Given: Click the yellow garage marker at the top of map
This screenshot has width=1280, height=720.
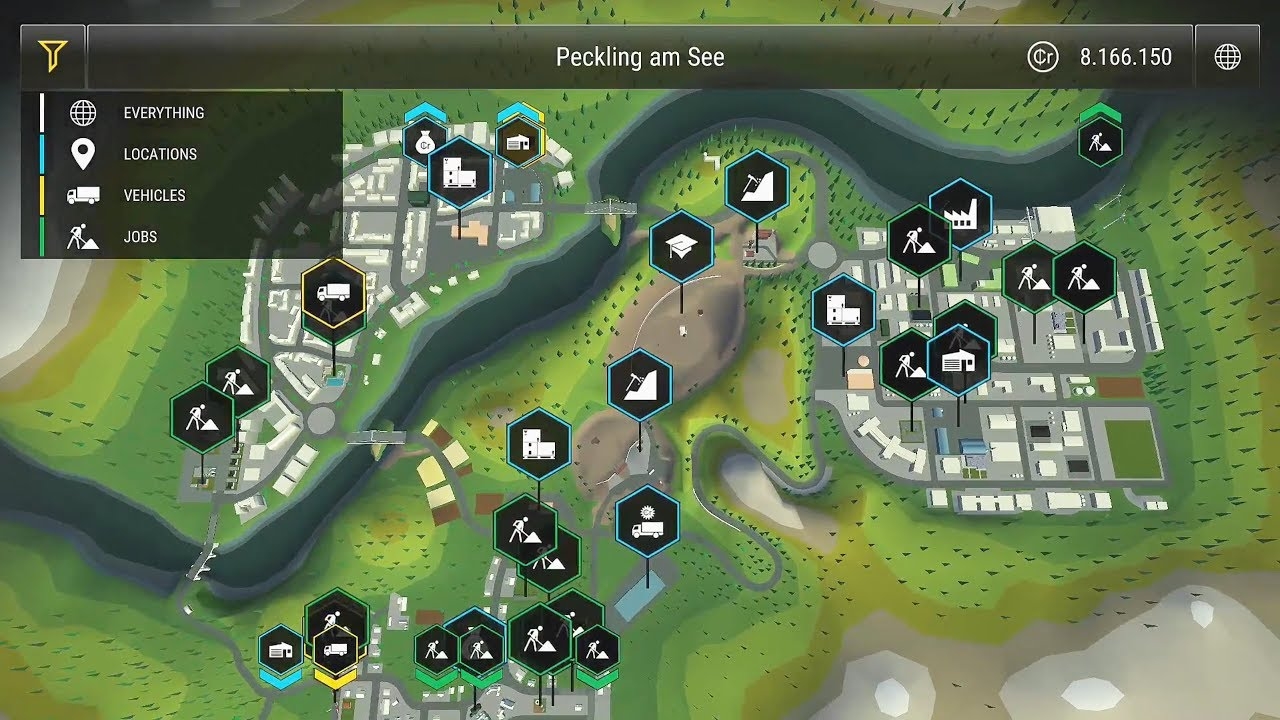Looking at the screenshot, I should click(519, 143).
